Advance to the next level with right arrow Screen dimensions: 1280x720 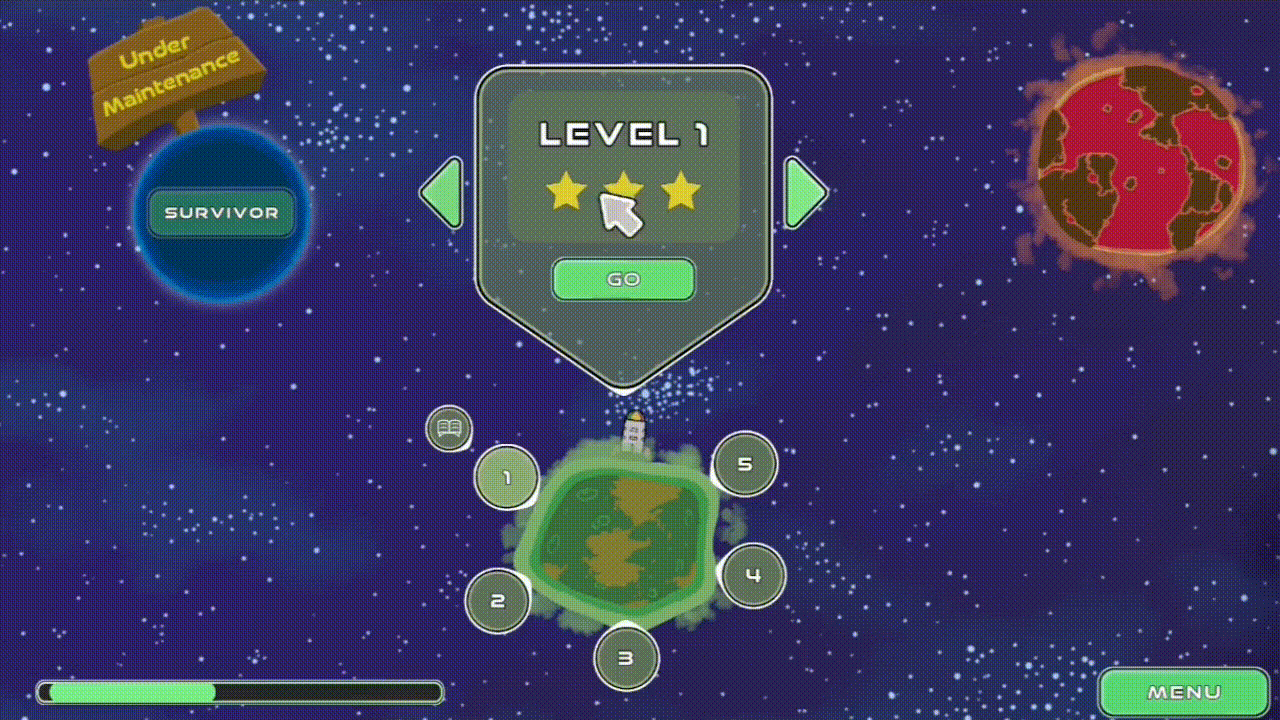805,193
